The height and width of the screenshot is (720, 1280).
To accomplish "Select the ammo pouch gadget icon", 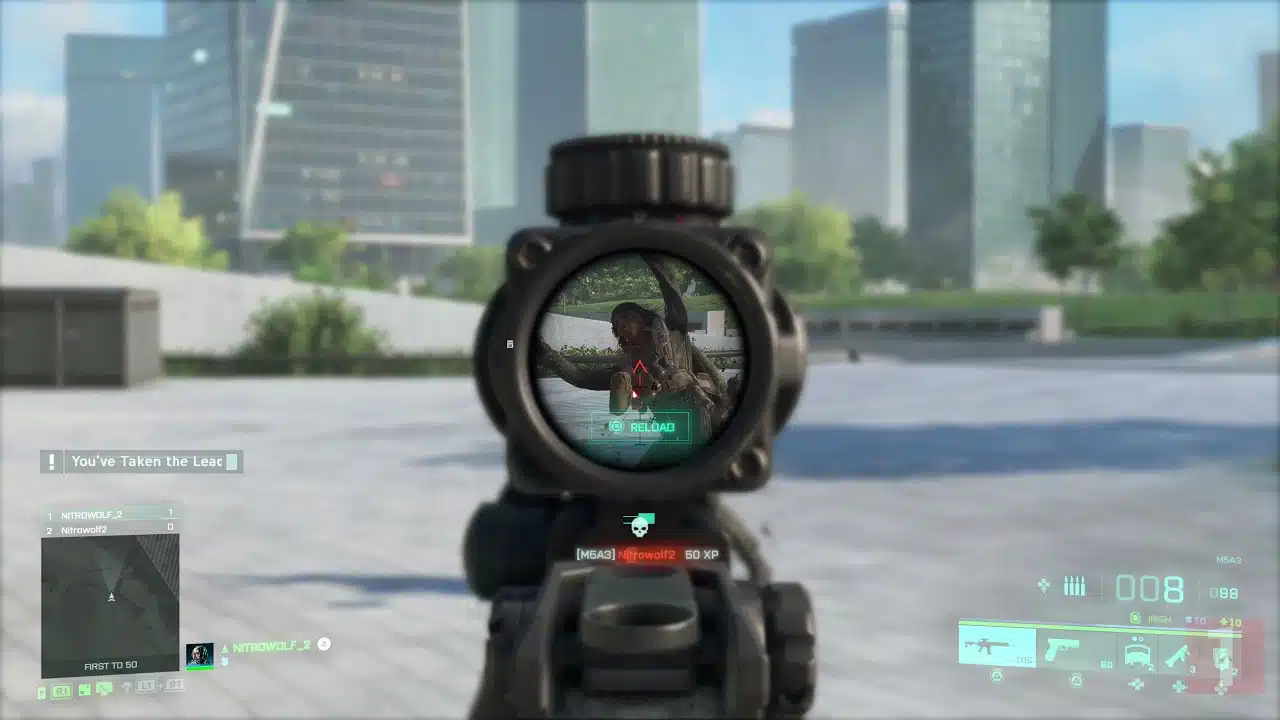I will [x=1179, y=654].
